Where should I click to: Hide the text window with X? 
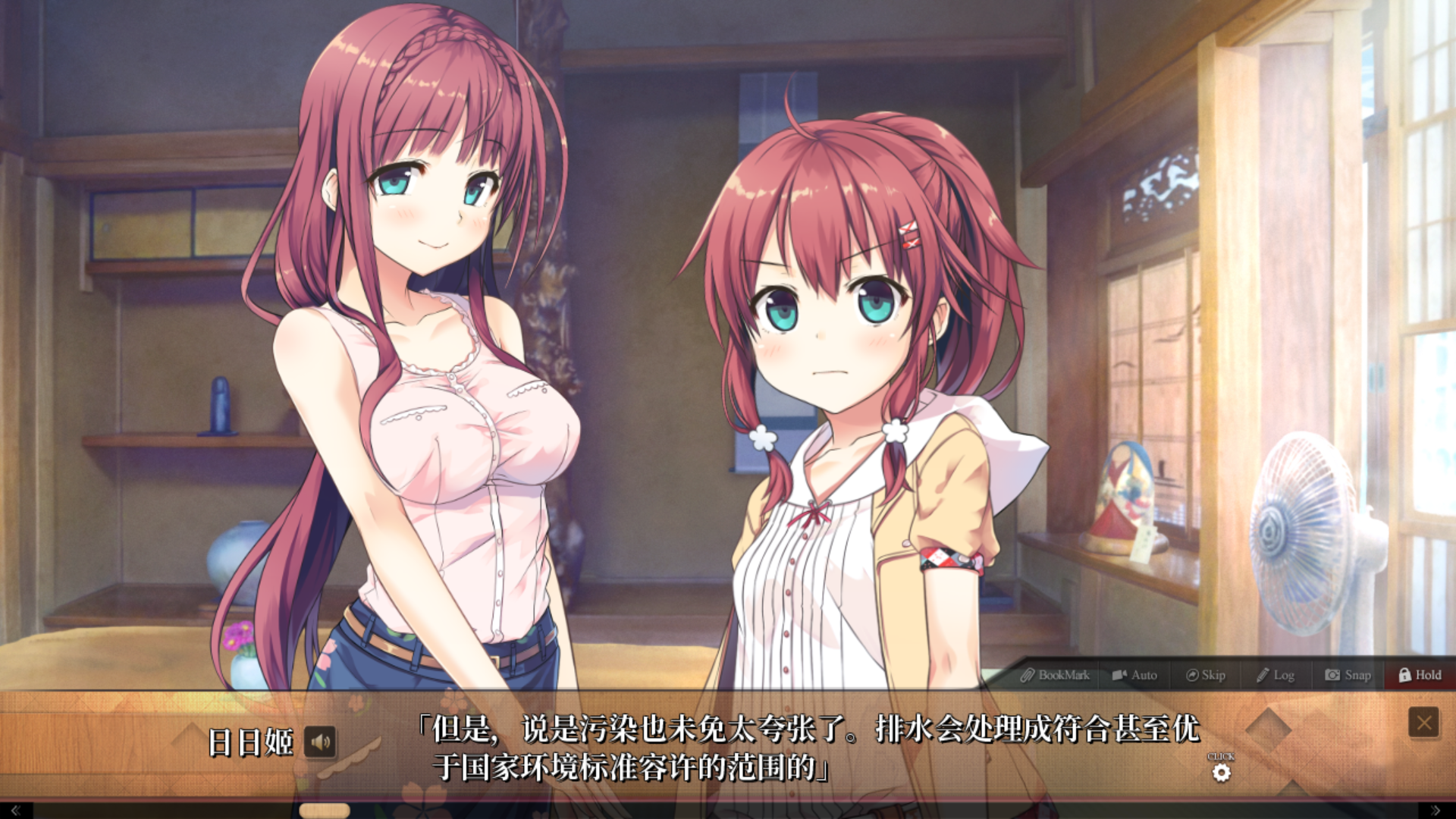click(x=1423, y=723)
